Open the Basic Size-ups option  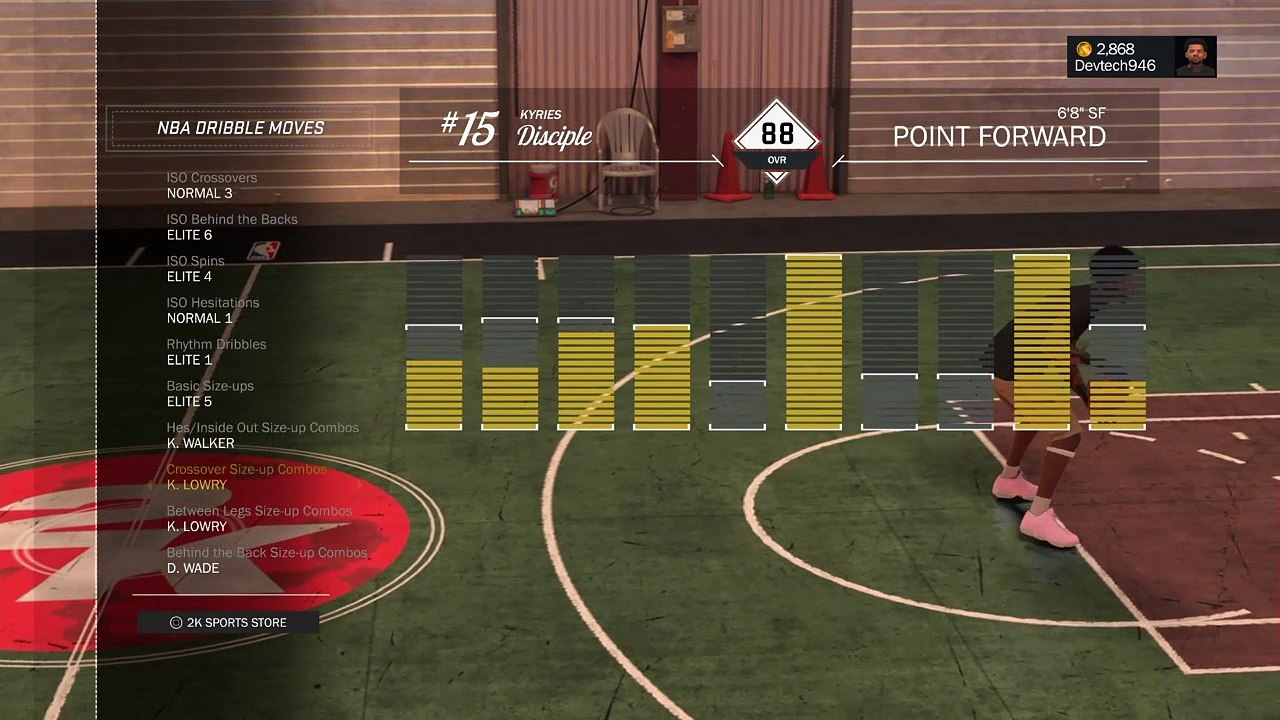210,393
